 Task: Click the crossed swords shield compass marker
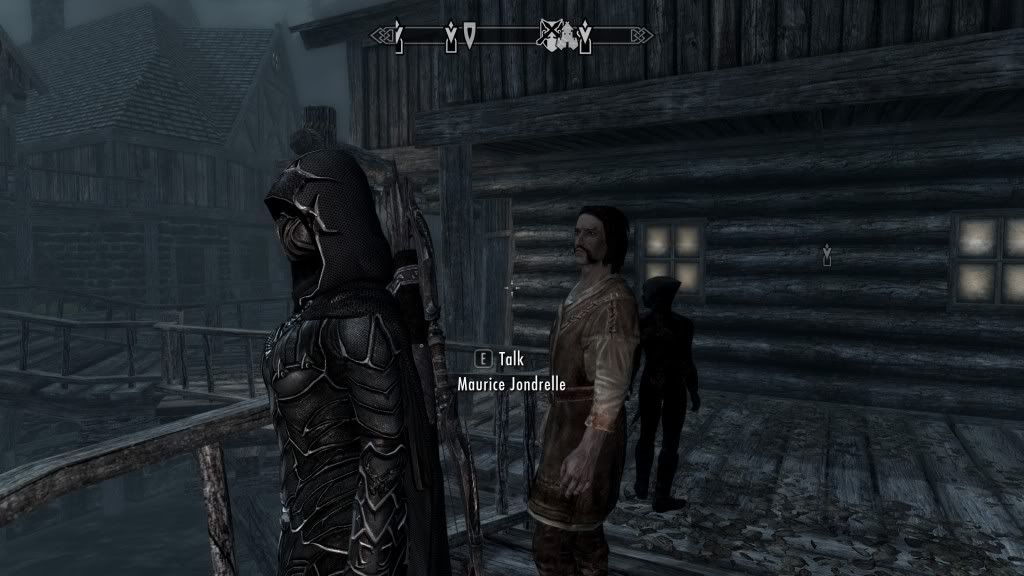point(549,36)
